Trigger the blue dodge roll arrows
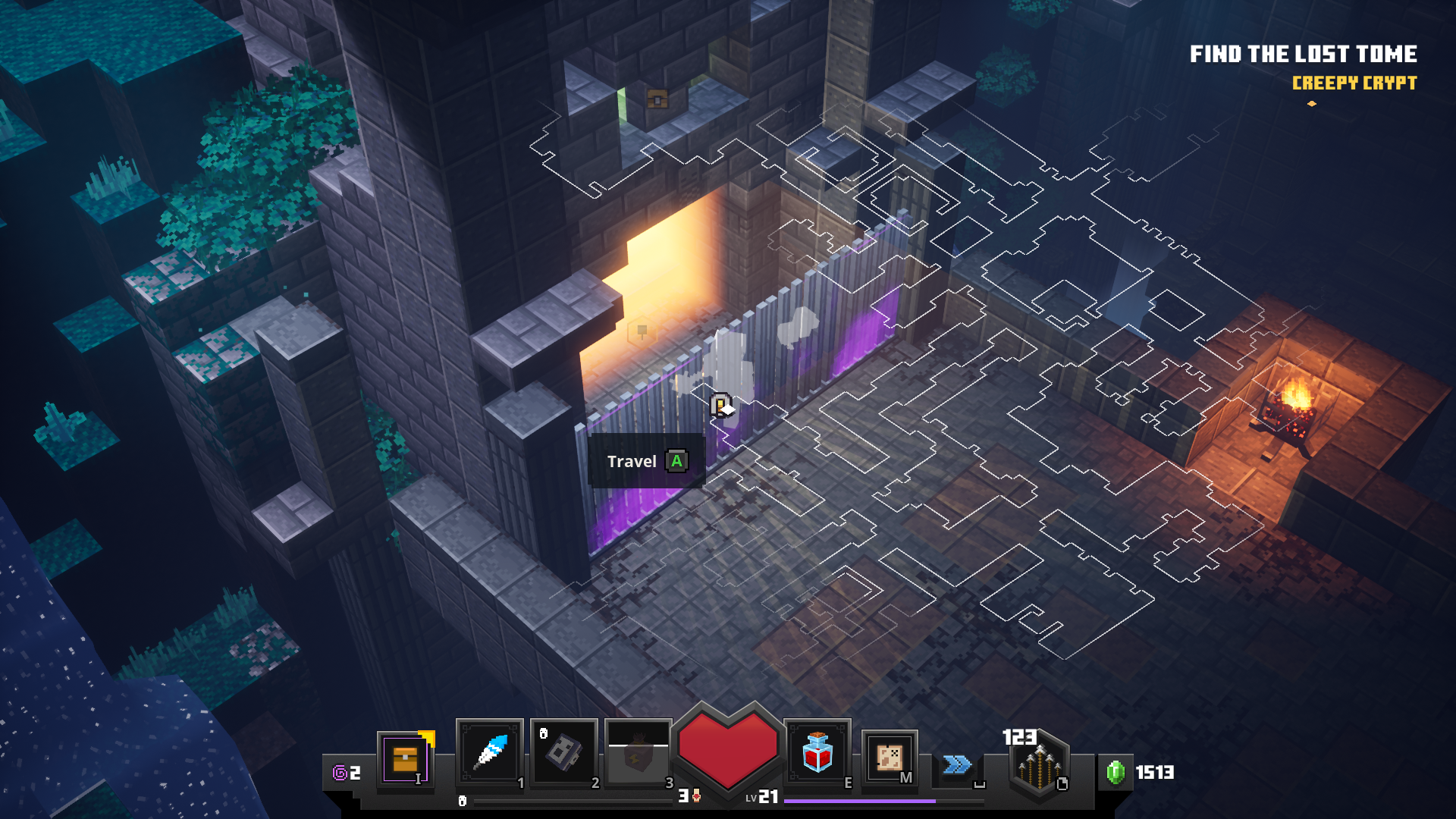The image size is (1456, 819). click(957, 764)
